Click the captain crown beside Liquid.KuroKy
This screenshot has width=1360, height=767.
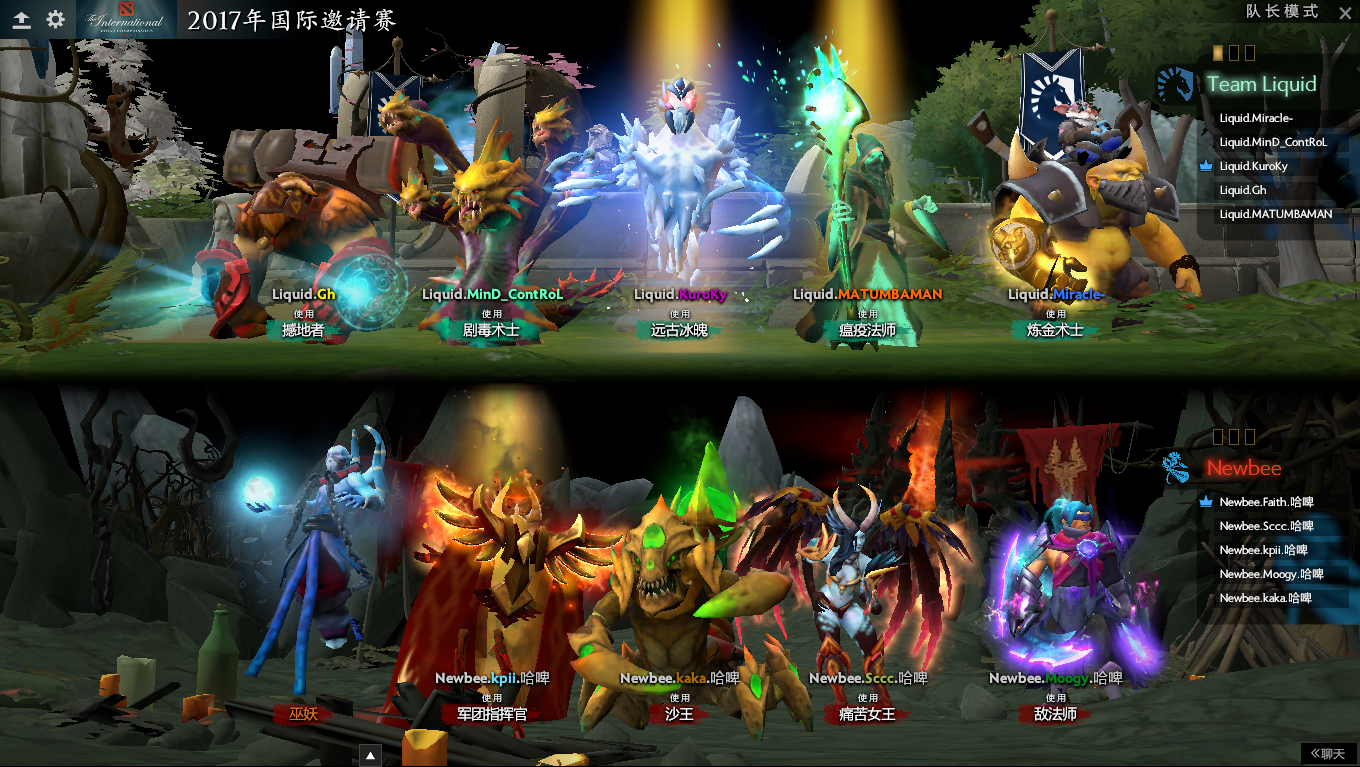1205,167
